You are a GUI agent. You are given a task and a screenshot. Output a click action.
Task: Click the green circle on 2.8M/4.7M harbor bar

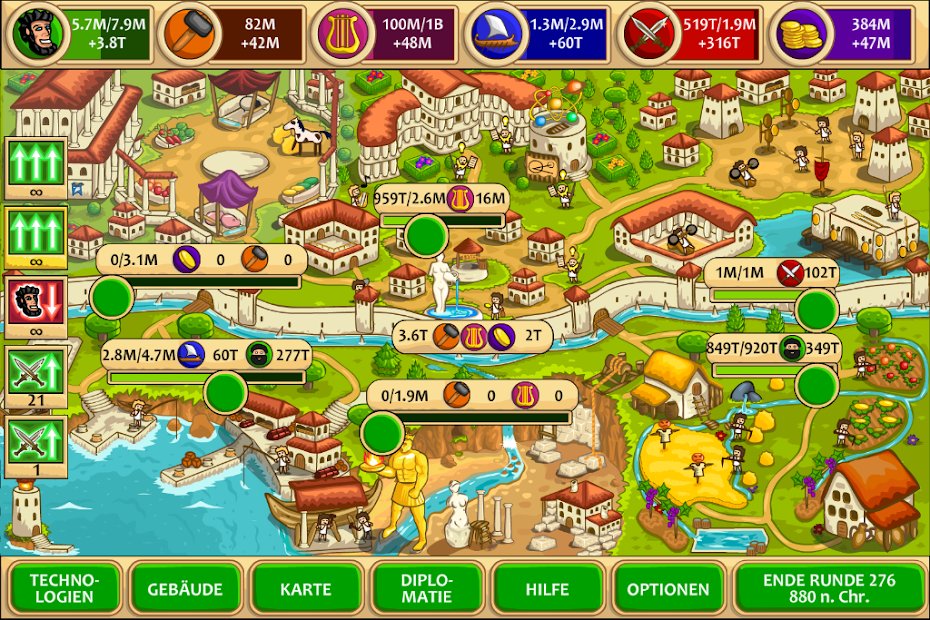pos(224,390)
